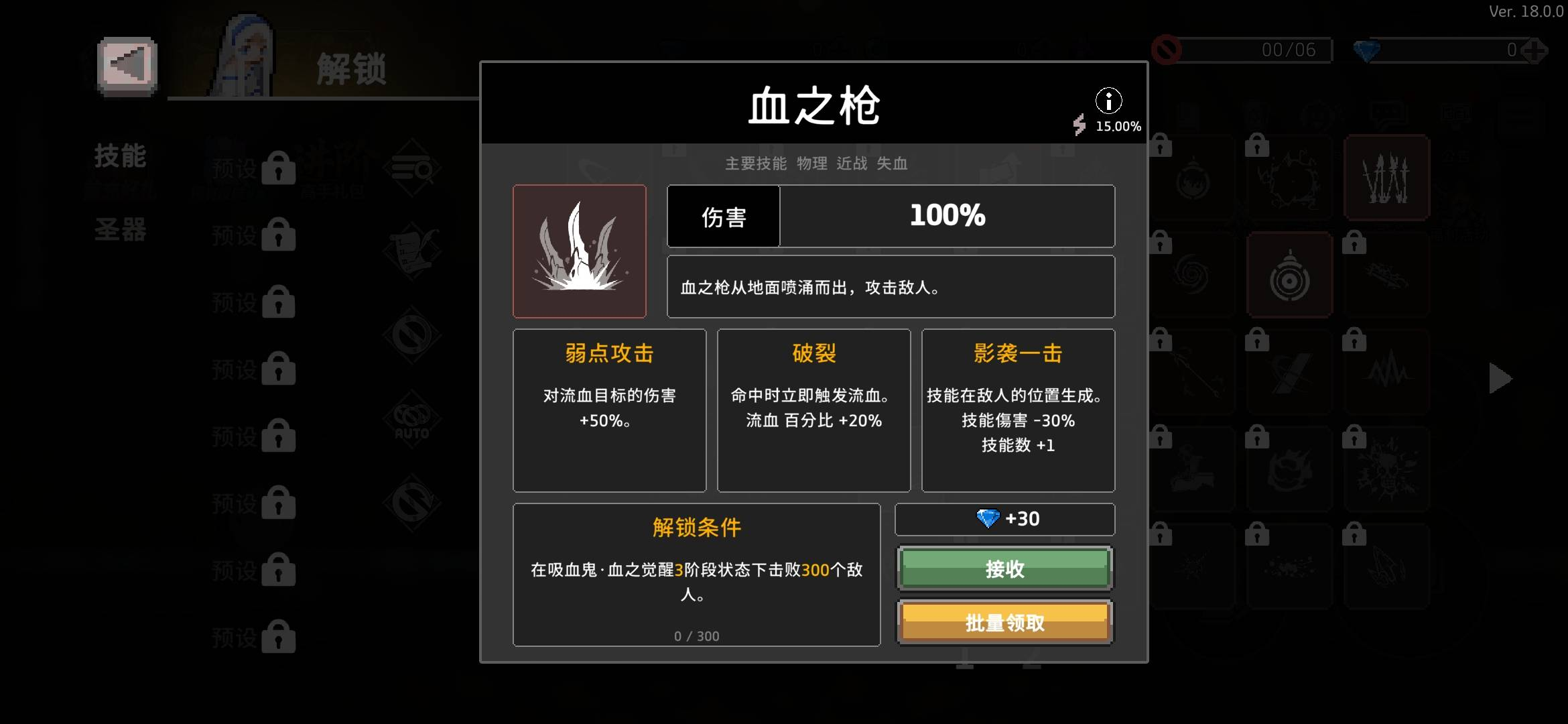Expand the right arrow for next skill page
This screenshot has width=1568, height=724.
pyautogui.click(x=1500, y=378)
